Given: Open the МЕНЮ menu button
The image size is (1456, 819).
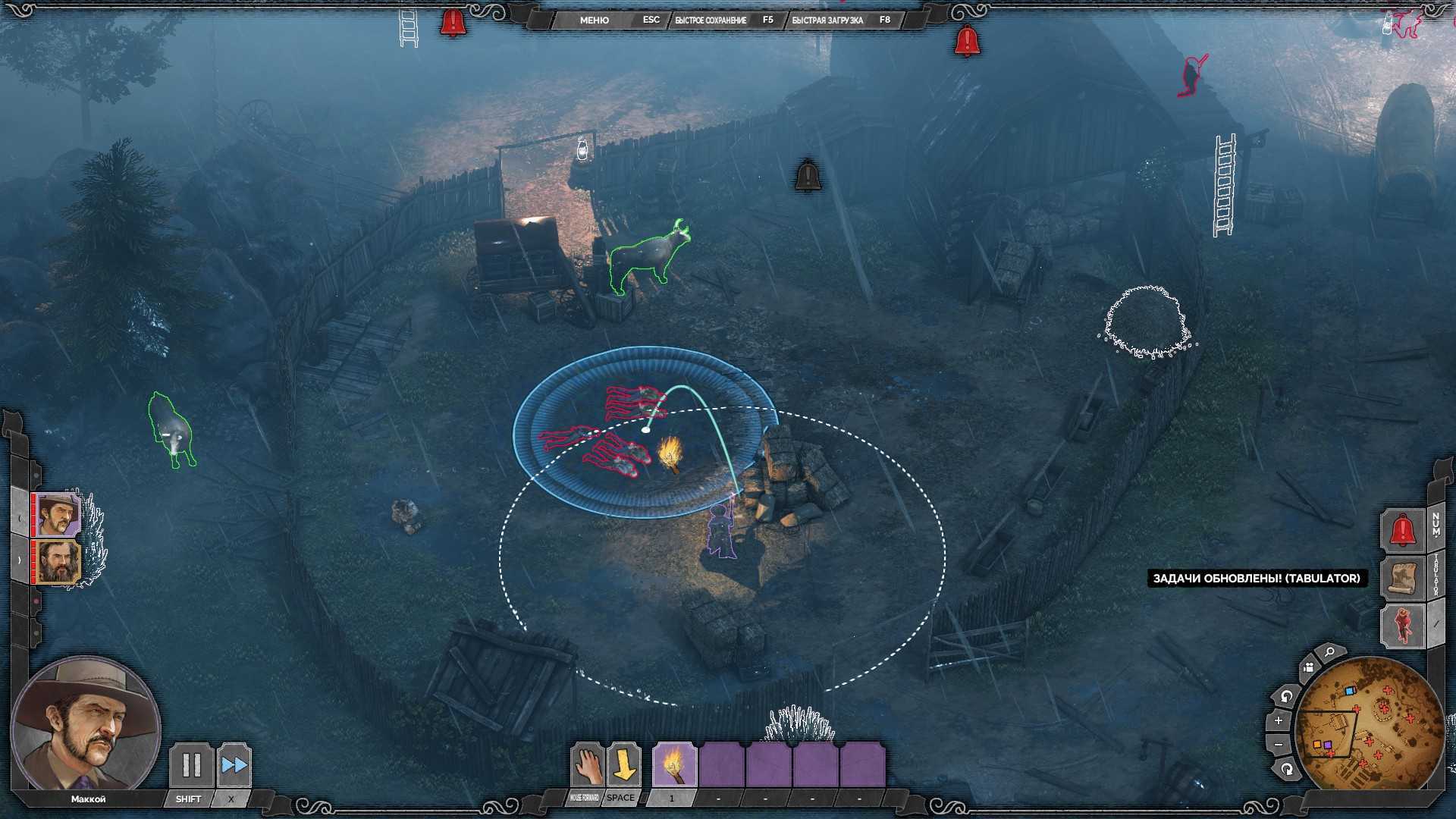Looking at the screenshot, I should tap(594, 20).
